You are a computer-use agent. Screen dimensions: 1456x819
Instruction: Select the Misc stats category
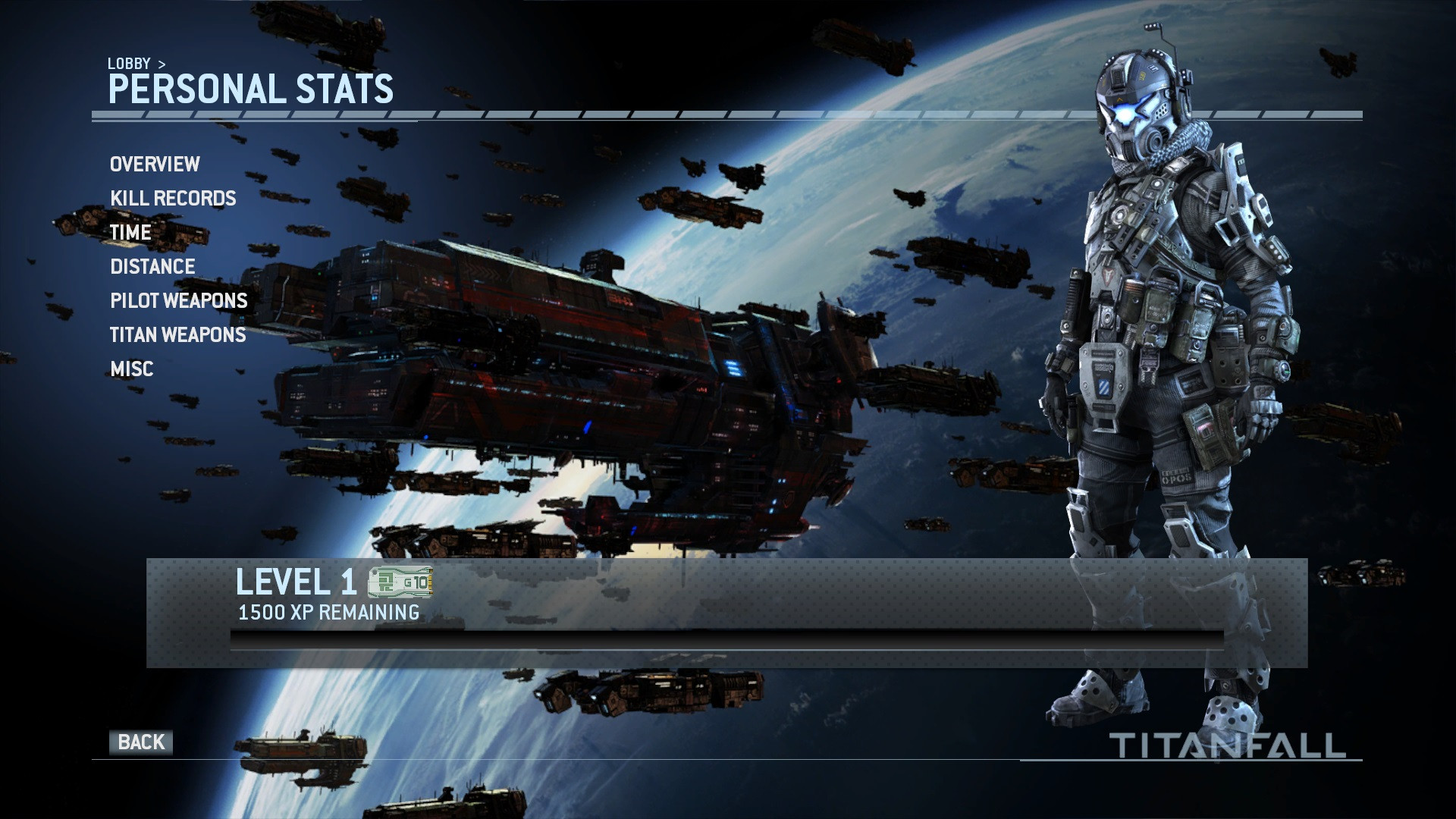pyautogui.click(x=132, y=369)
